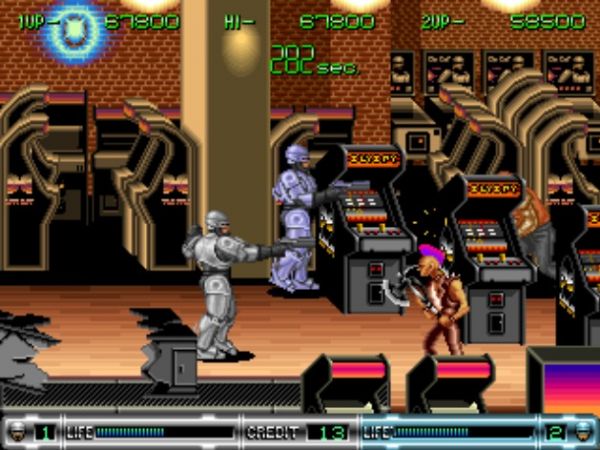Click player two's RoboCop head icon
Viewport: 600px width, 450px height.
pyautogui.click(x=584, y=432)
